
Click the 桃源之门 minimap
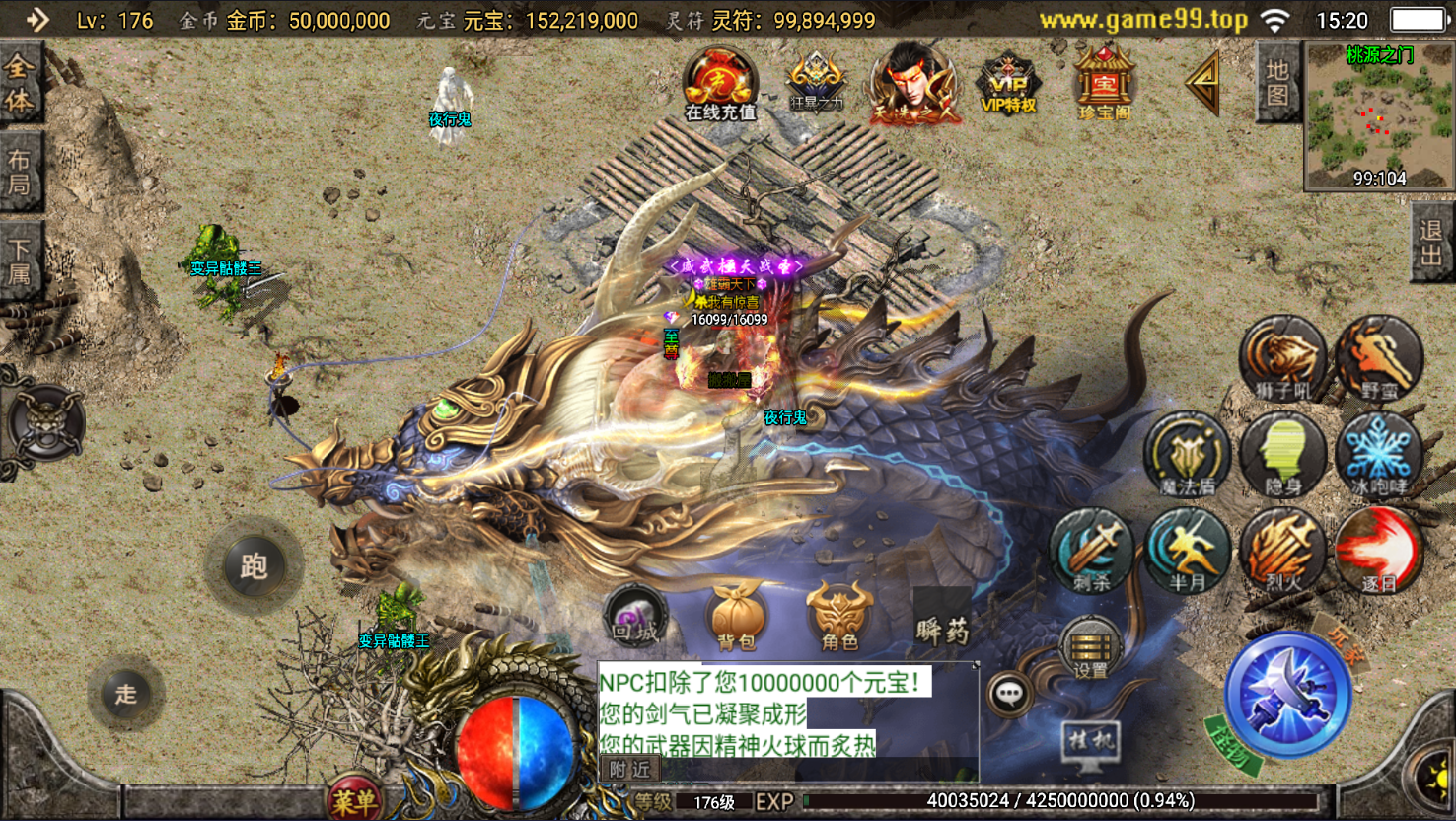1377,116
